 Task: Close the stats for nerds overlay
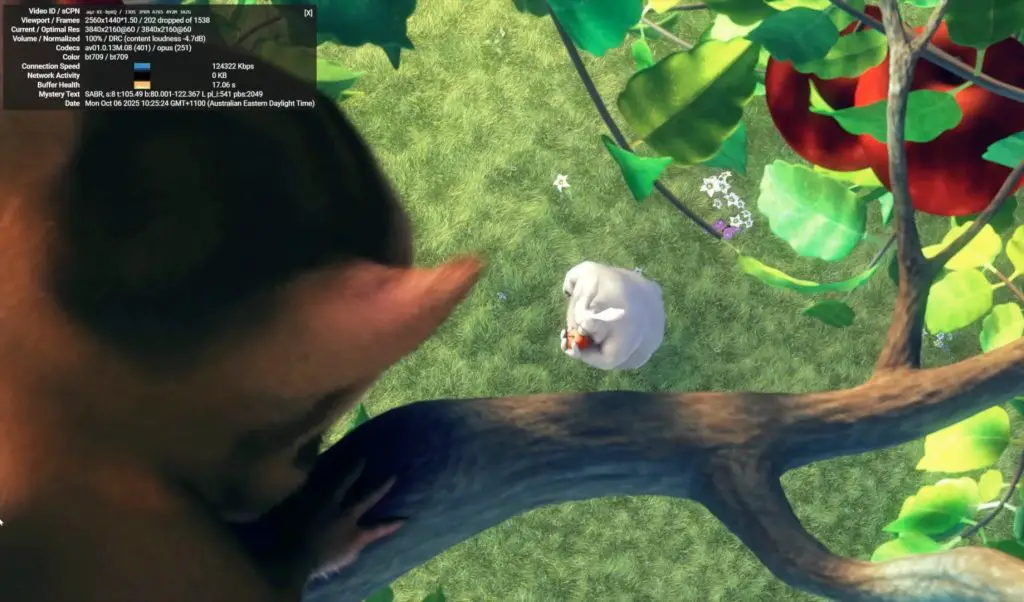point(308,13)
